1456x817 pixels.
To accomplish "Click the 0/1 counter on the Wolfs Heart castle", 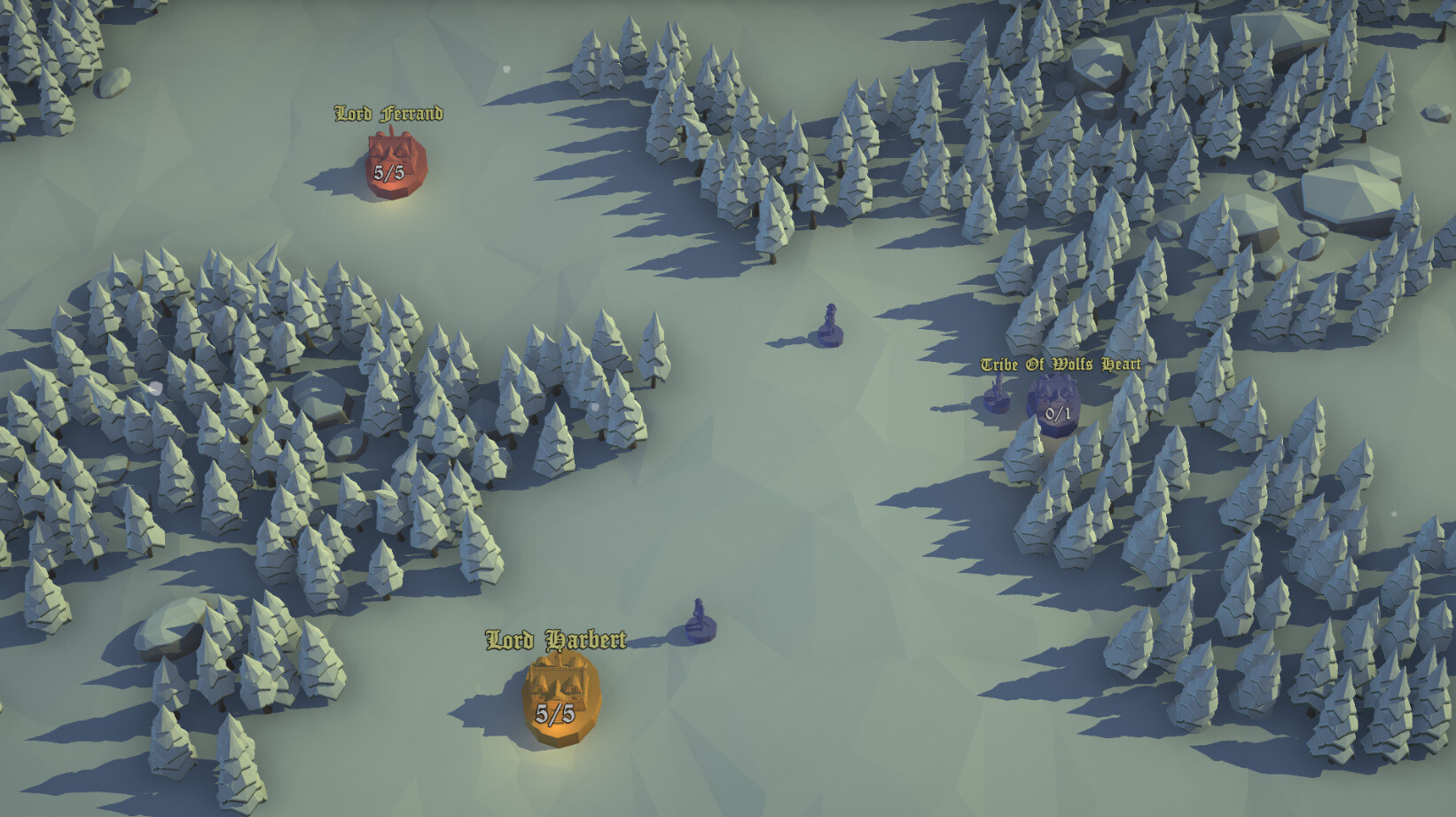I will [x=1055, y=412].
